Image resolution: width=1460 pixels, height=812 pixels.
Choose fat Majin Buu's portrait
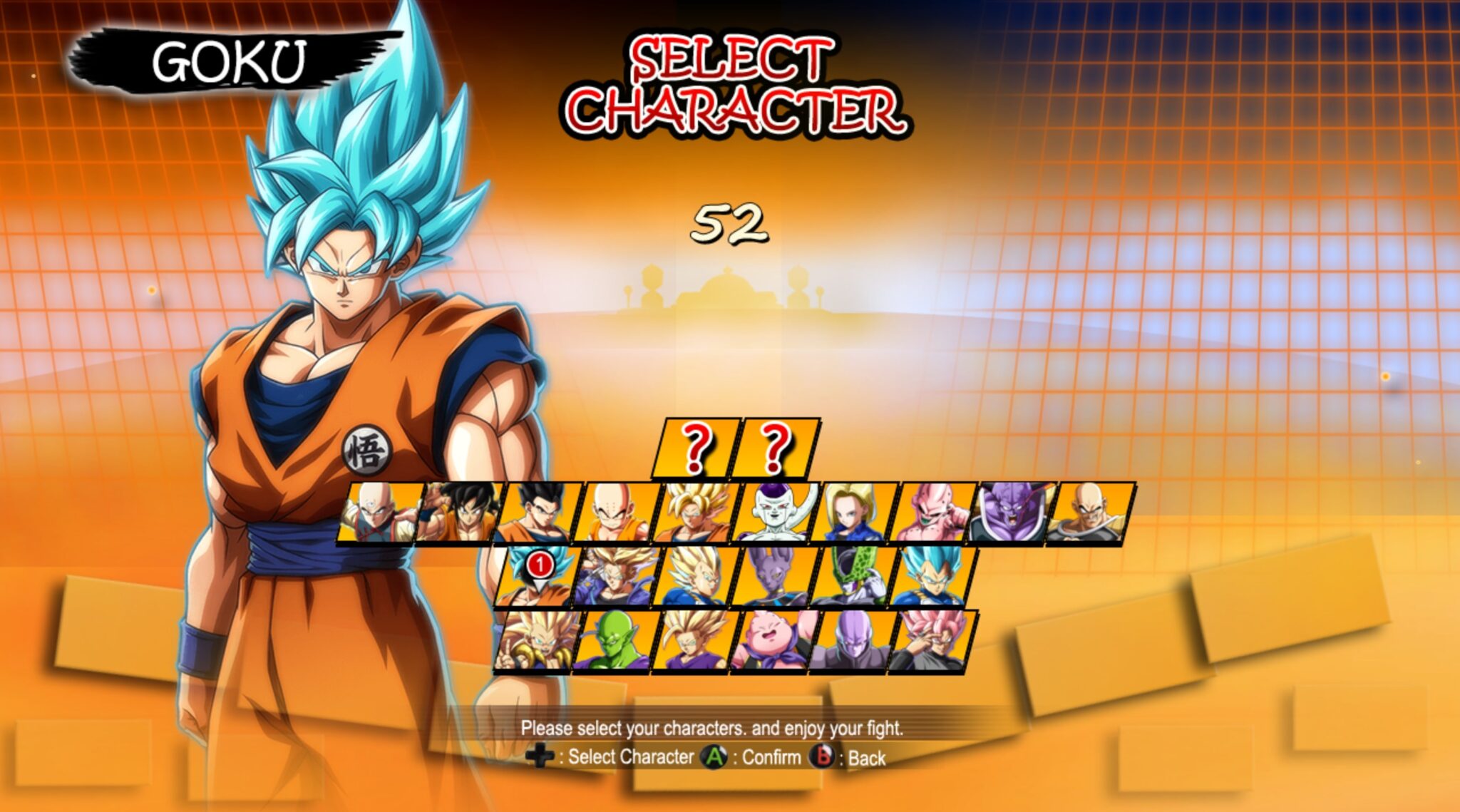pos(773,642)
